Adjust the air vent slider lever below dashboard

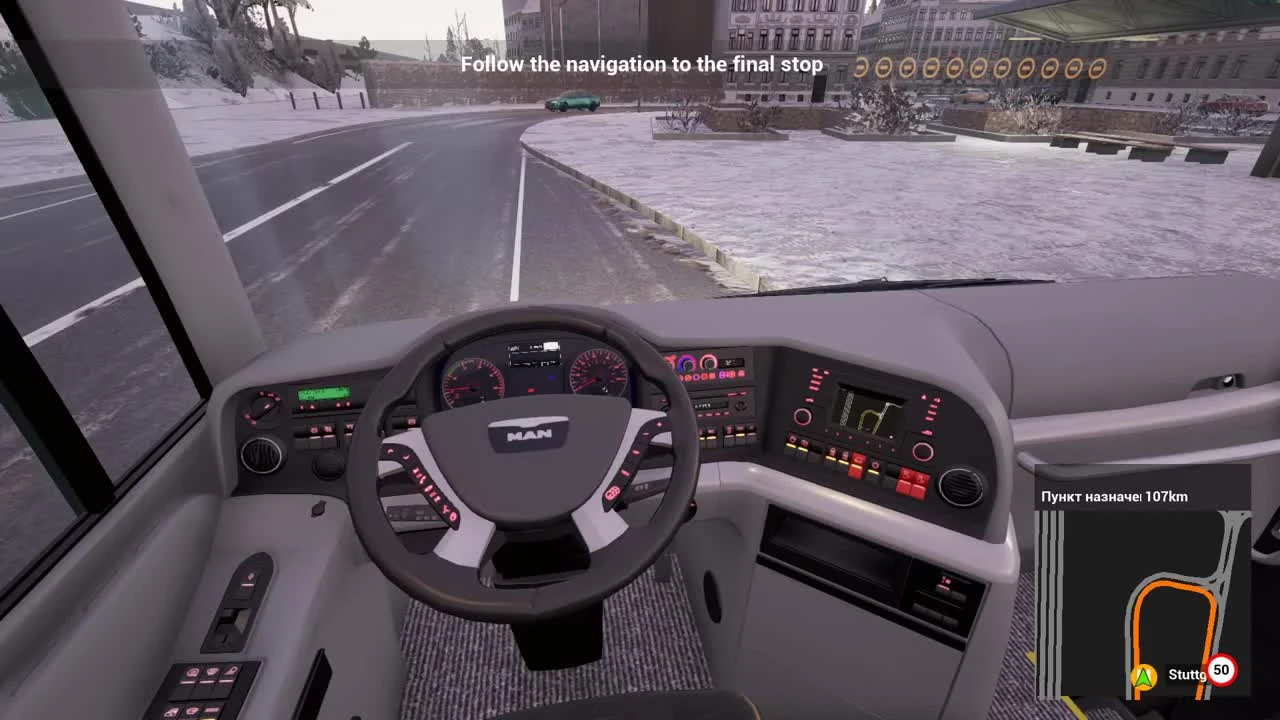click(x=318, y=509)
